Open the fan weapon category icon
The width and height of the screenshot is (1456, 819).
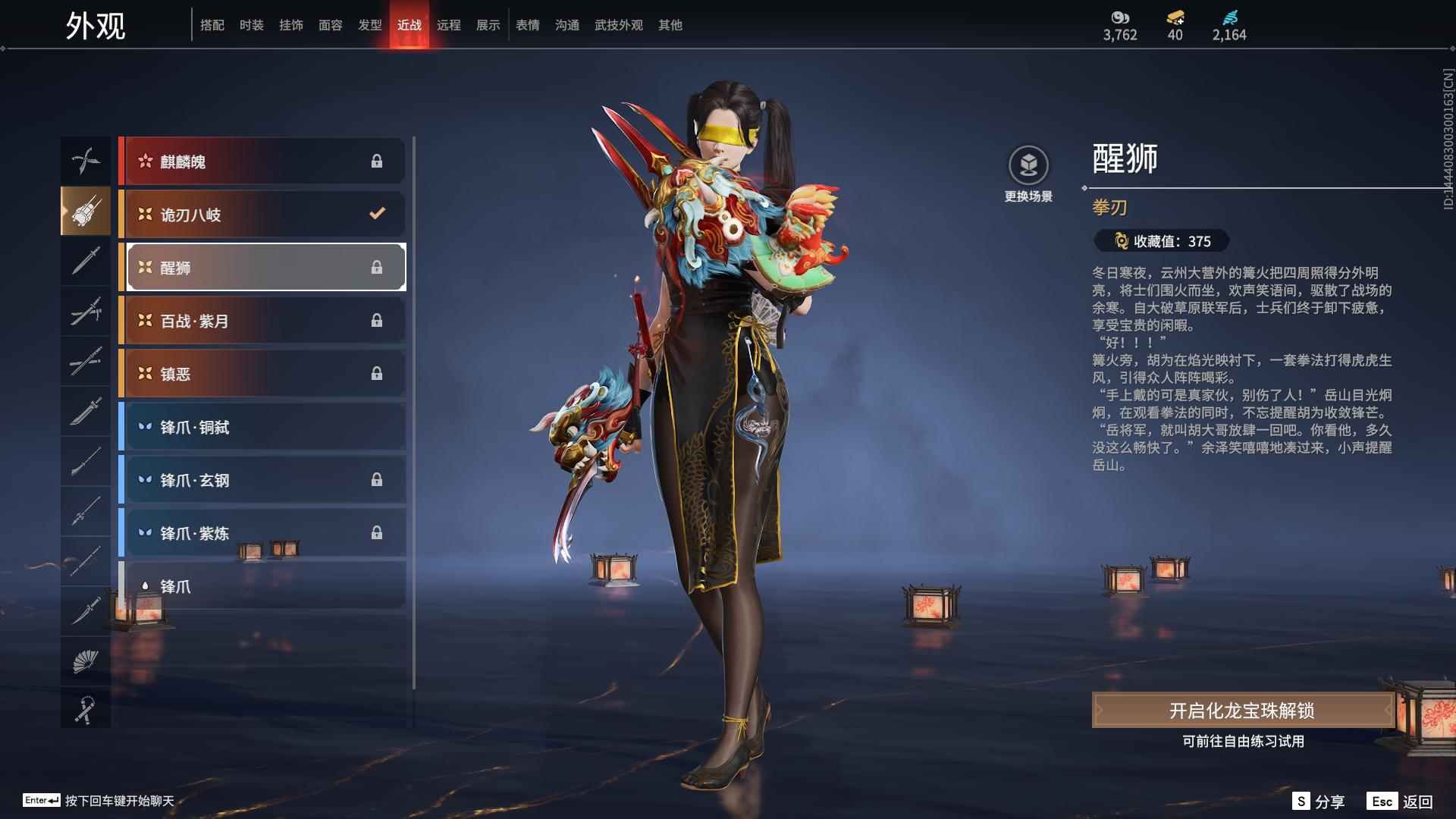tap(86, 661)
